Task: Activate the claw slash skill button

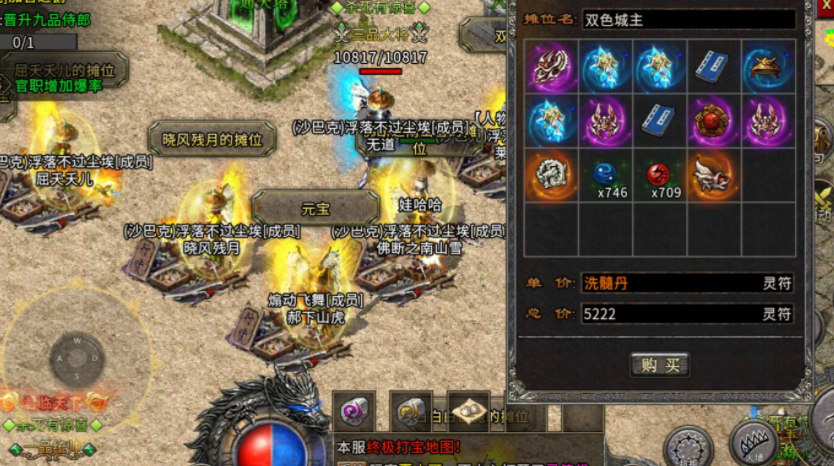Action: pos(753,440)
